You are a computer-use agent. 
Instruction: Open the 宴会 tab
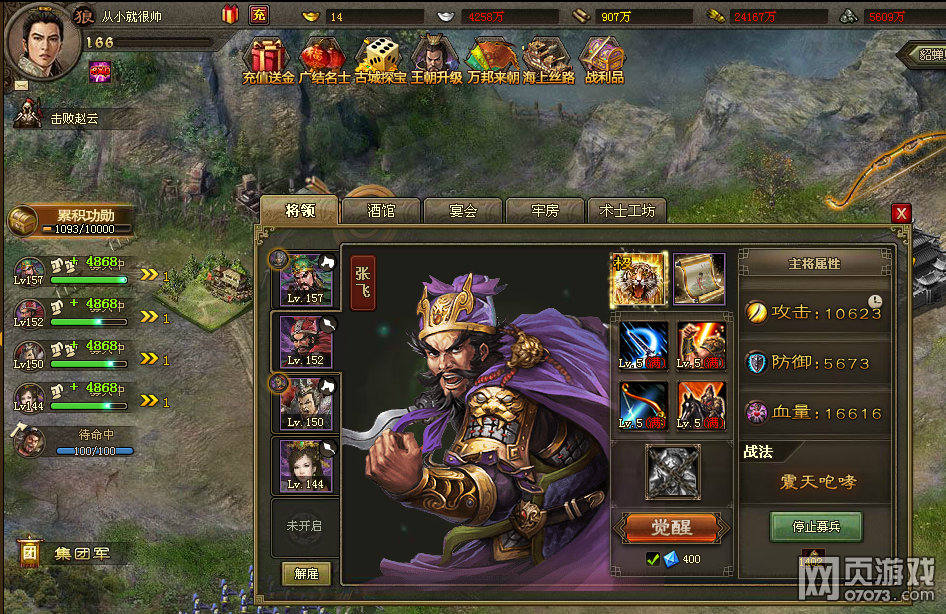(x=462, y=211)
